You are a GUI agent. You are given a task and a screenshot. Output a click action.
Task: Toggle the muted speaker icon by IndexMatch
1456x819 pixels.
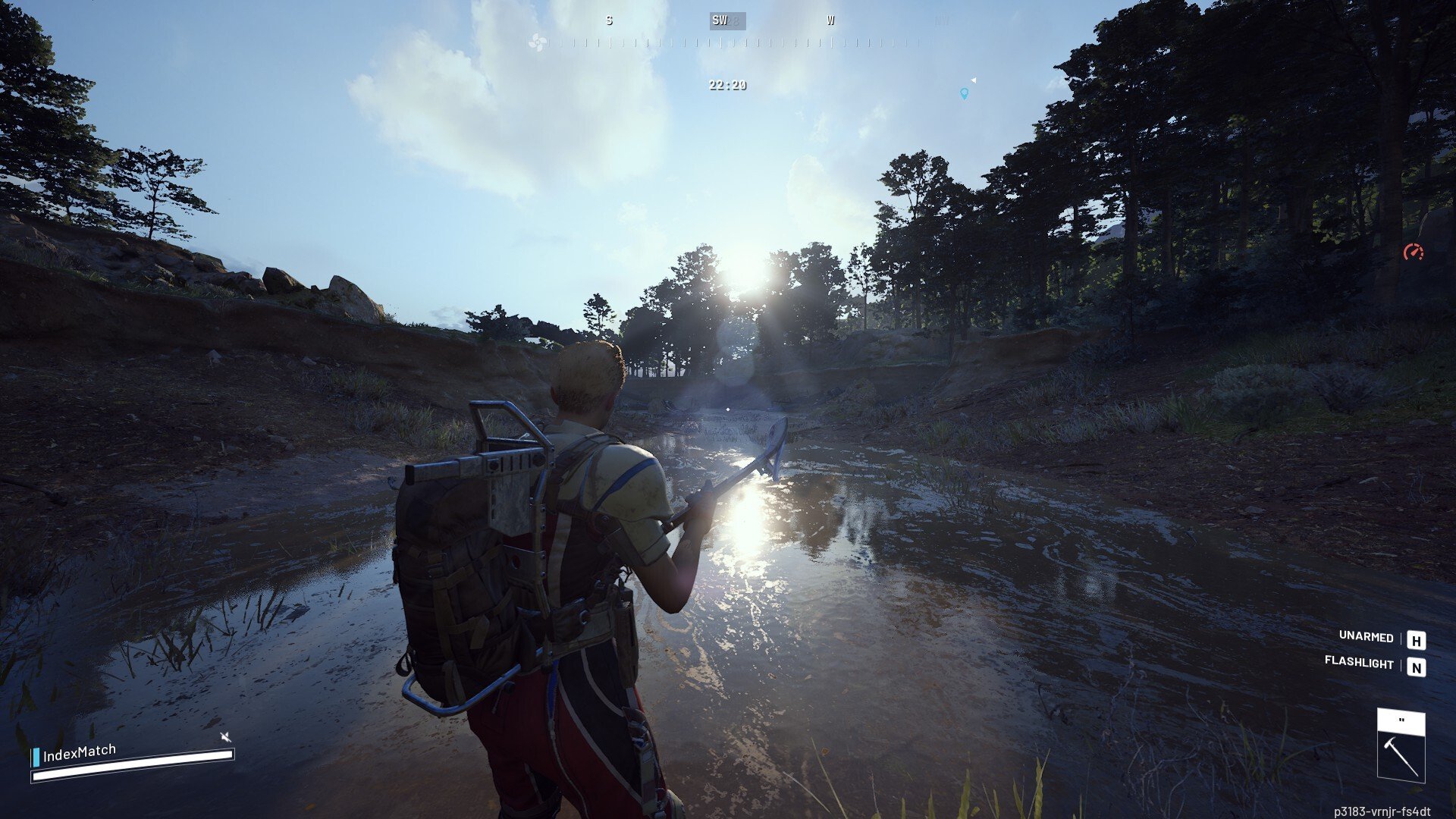[224, 736]
